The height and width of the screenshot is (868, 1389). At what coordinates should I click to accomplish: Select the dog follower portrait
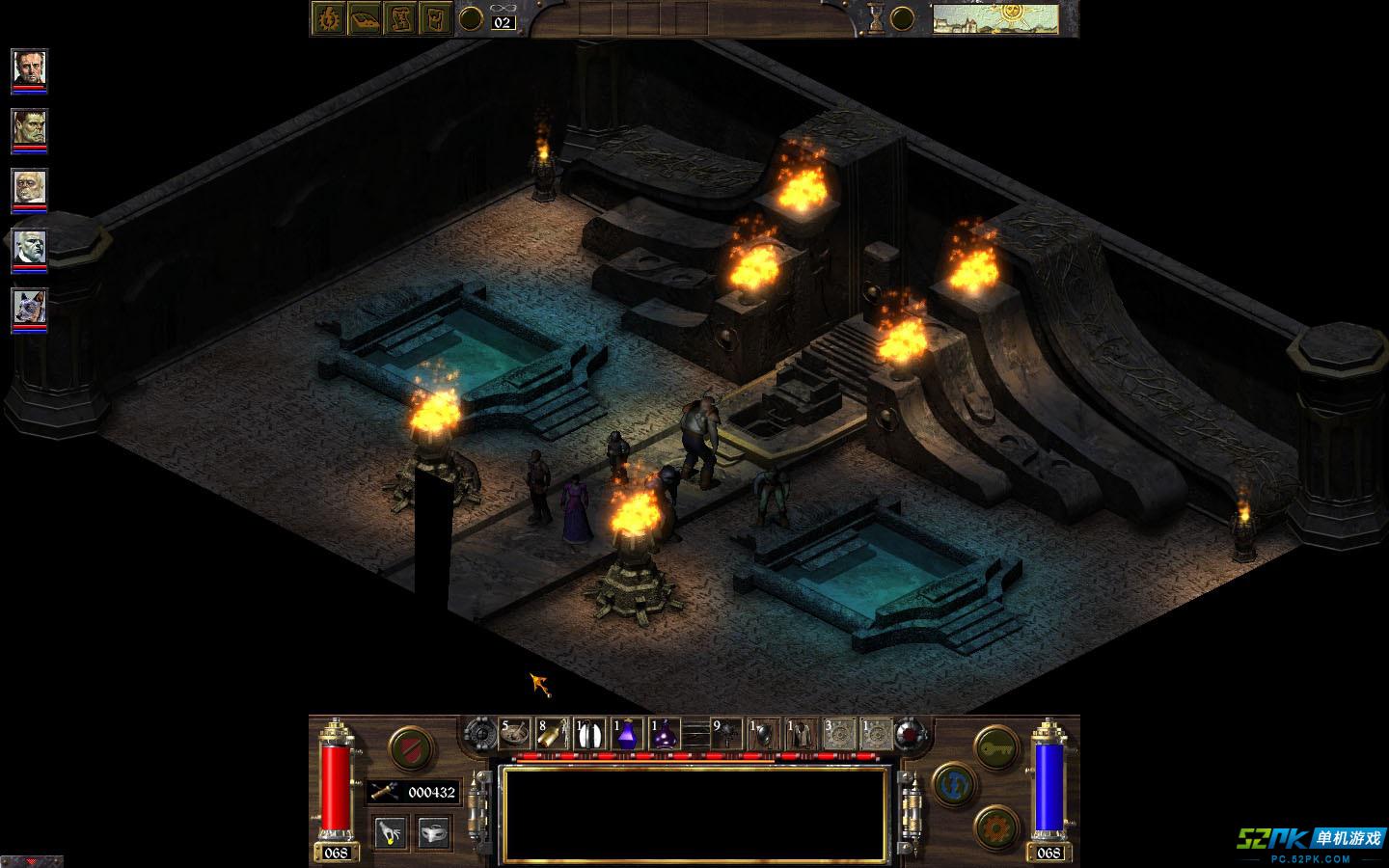pyautogui.click(x=29, y=308)
